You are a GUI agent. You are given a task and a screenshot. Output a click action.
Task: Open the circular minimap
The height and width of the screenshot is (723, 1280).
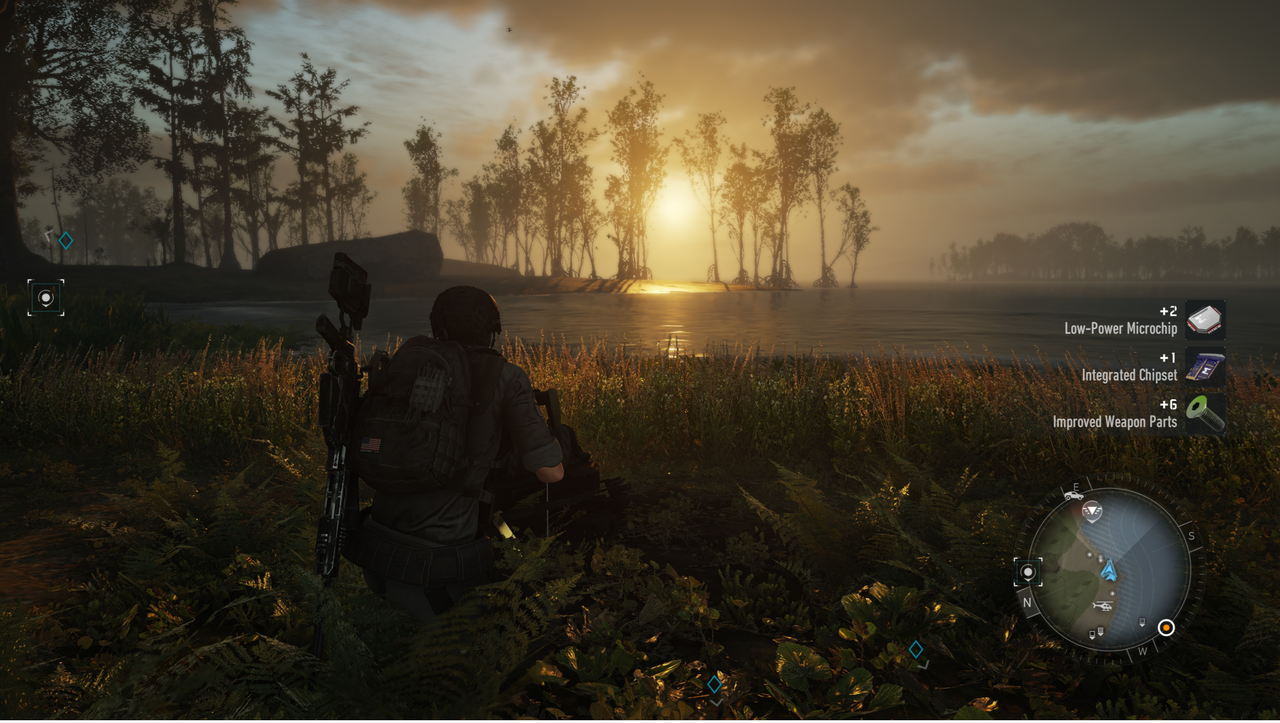[1109, 569]
